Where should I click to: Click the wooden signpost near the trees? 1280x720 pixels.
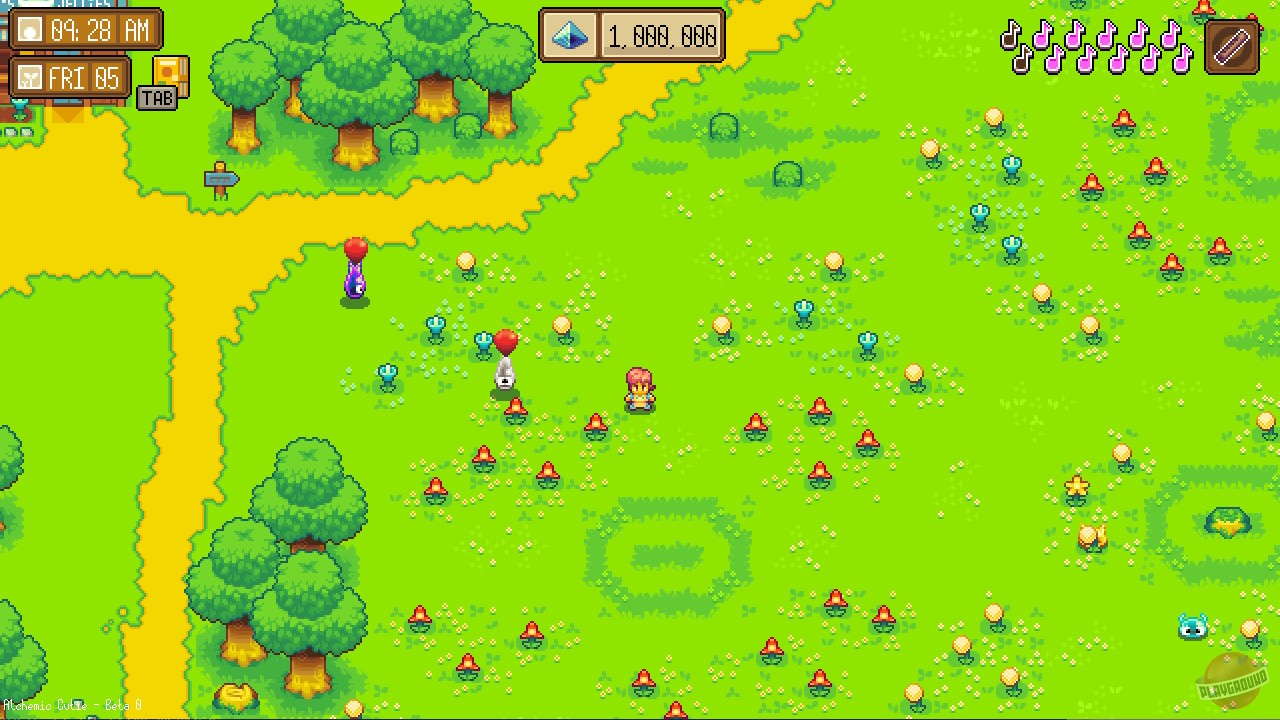click(222, 181)
